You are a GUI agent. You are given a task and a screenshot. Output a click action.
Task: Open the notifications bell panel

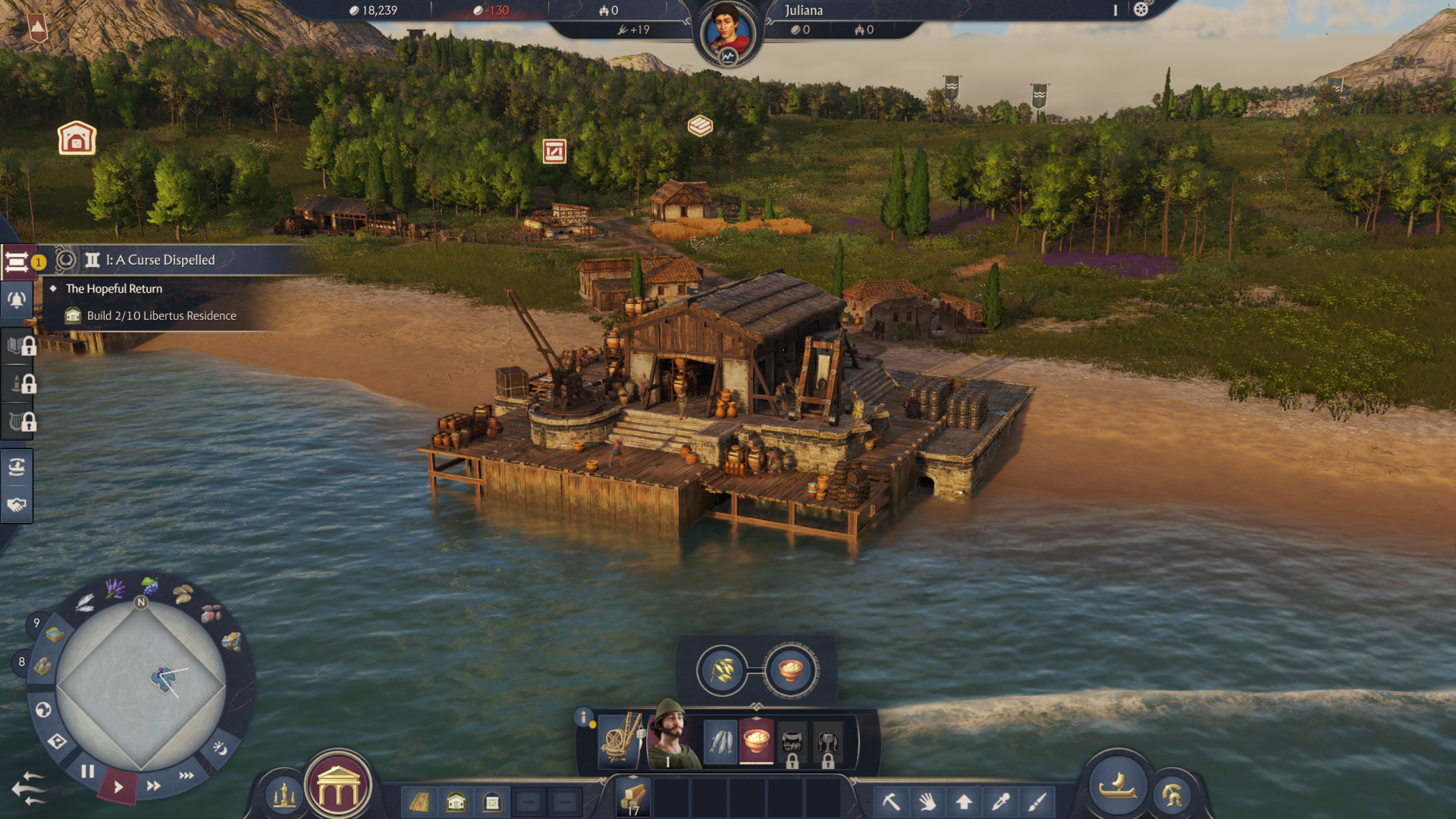tap(17, 300)
